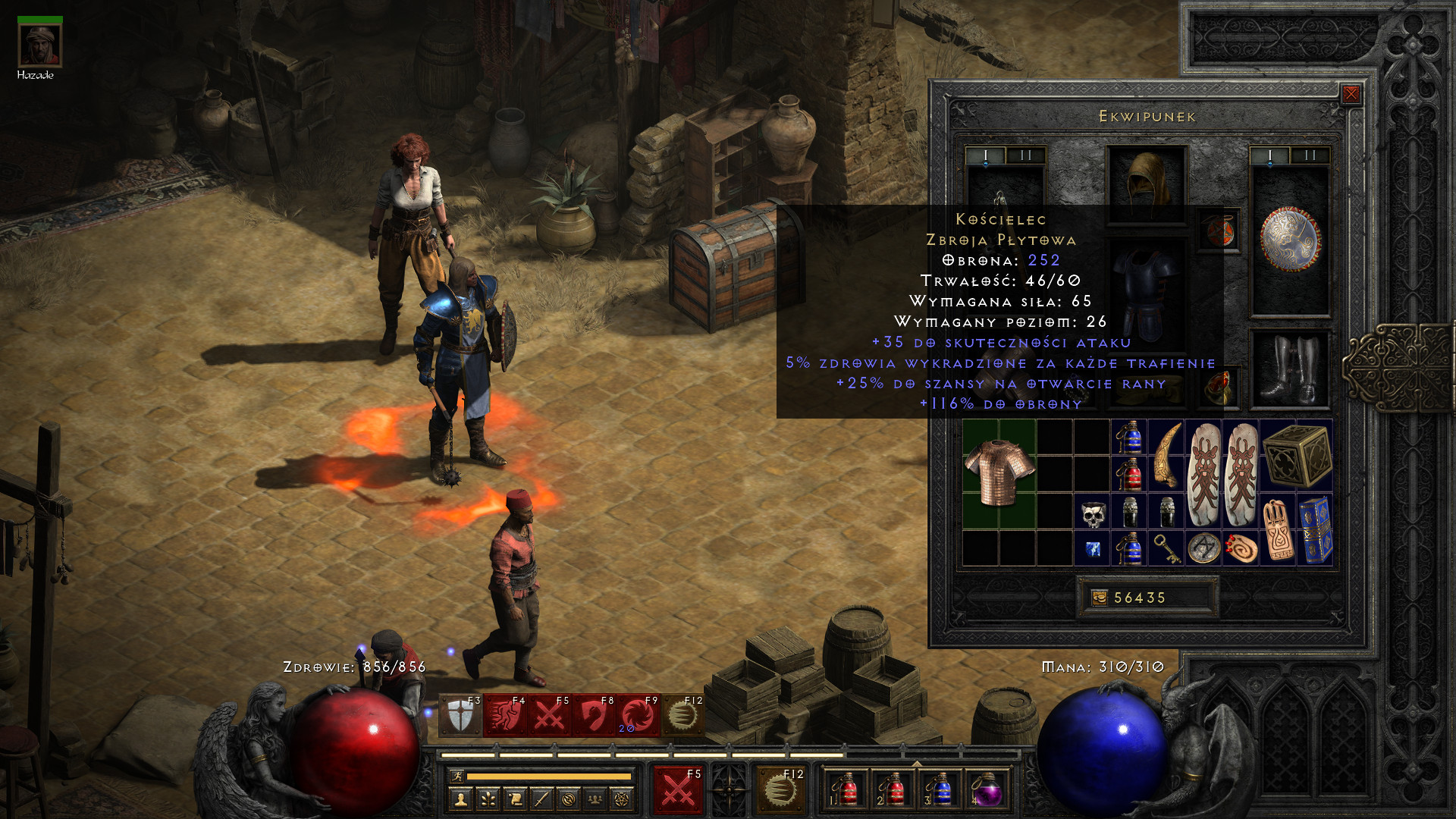The width and height of the screenshot is (1456, 819).
Task: Open the Horadric Cube in inventory
Action: click(x=1297, y=455)
